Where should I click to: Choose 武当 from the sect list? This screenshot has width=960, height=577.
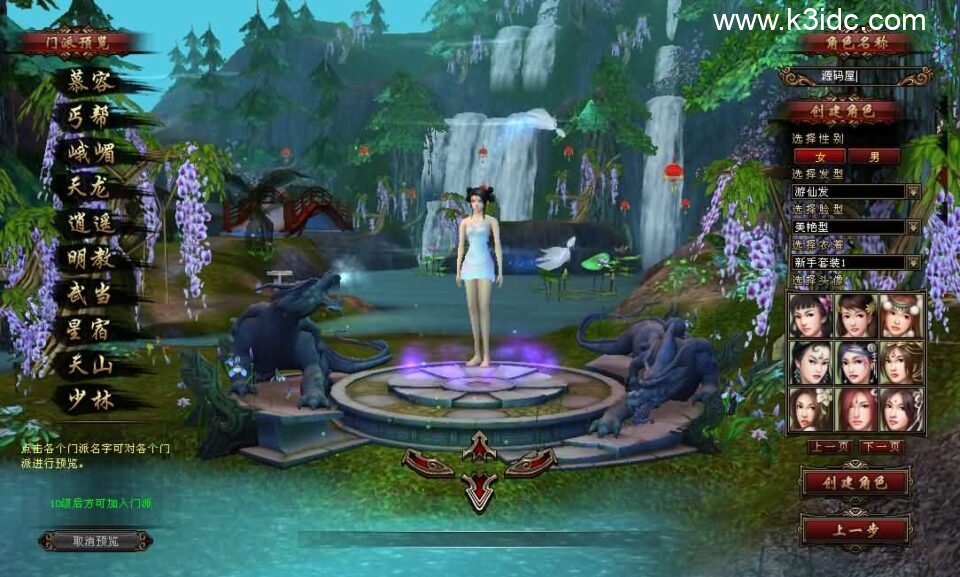pos(90,294)
